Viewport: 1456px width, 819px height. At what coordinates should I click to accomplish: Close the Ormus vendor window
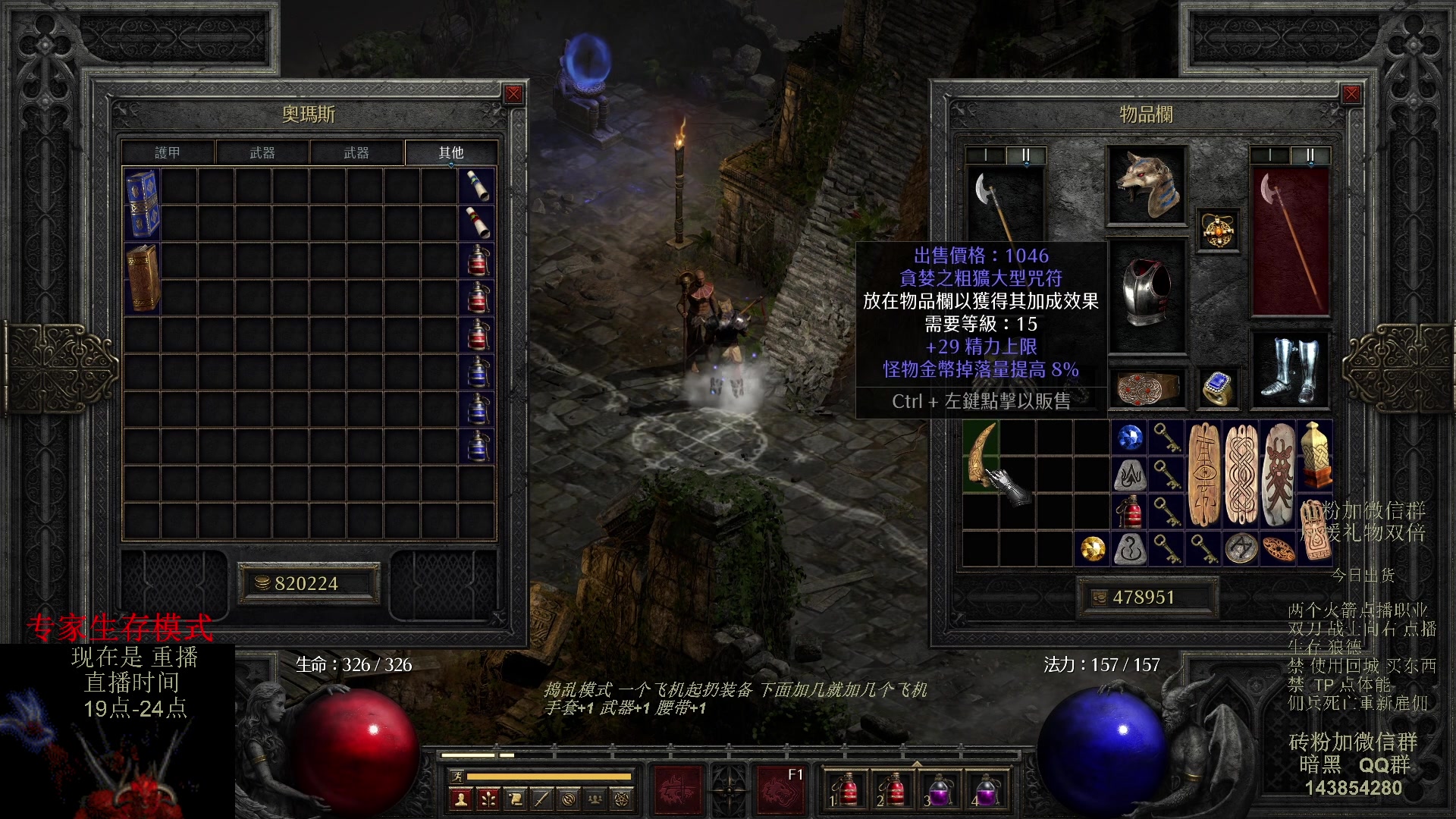pyautogui.click(x=513, y=94)
